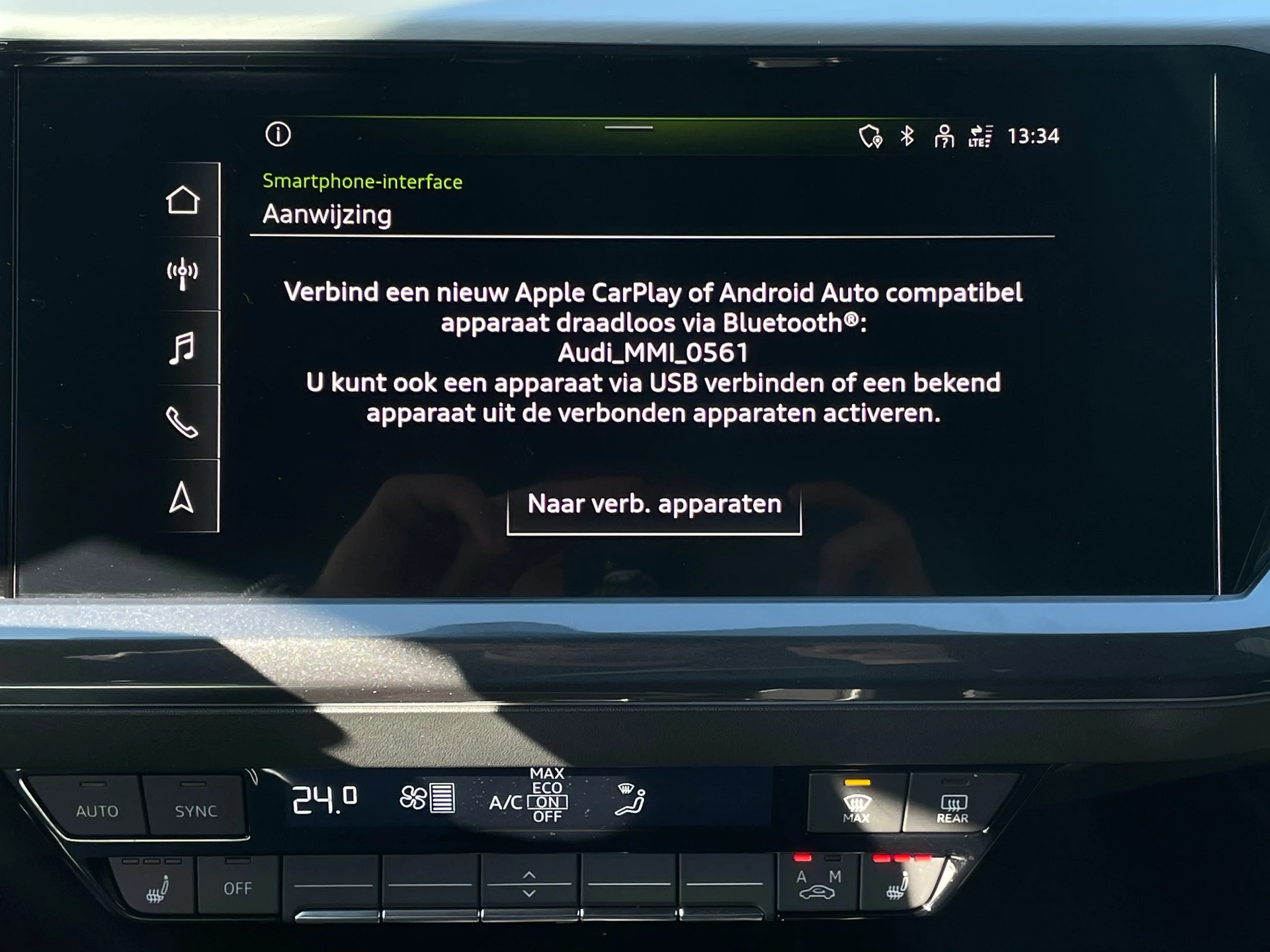
Task: Adjust the 24.0 degree temperature display
Action: tap(324, 802)
